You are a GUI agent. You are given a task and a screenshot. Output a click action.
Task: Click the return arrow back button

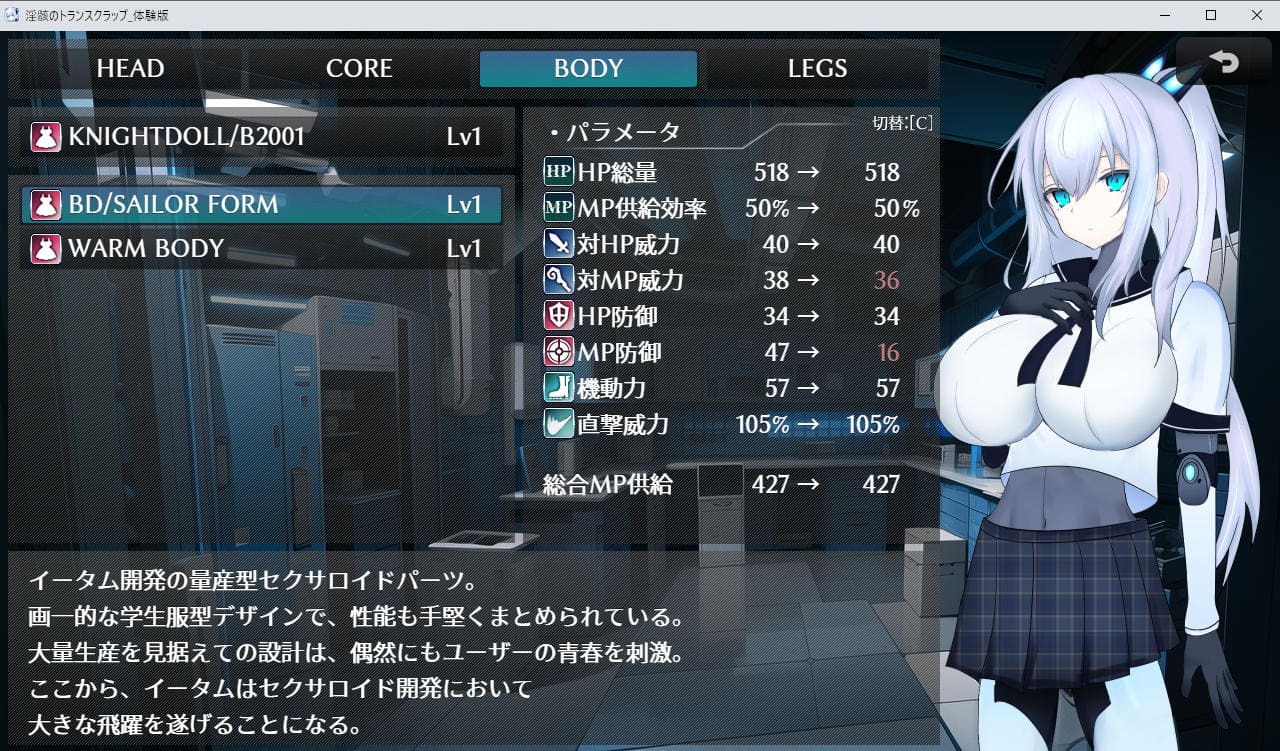click(1223, 63)
